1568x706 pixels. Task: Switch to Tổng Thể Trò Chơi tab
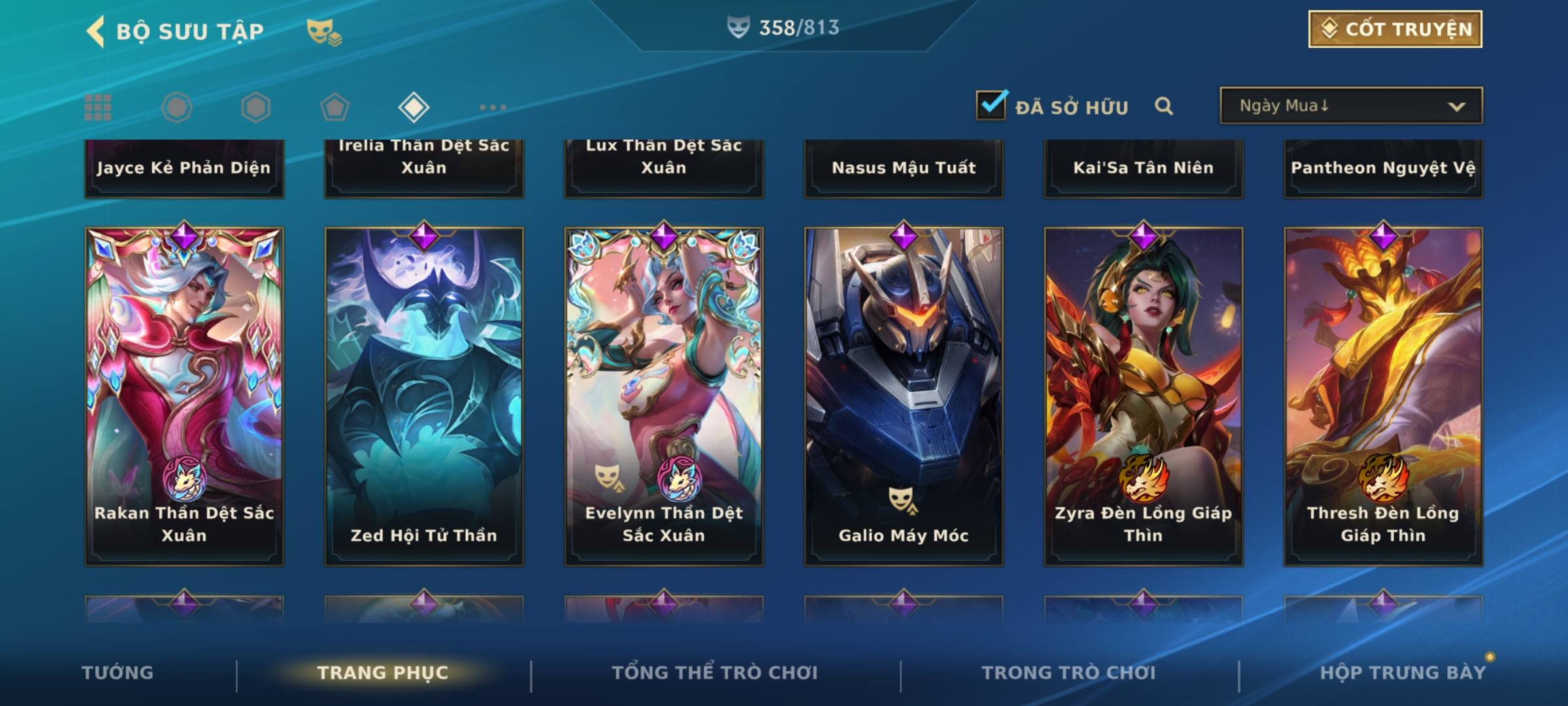click(715, 673)
